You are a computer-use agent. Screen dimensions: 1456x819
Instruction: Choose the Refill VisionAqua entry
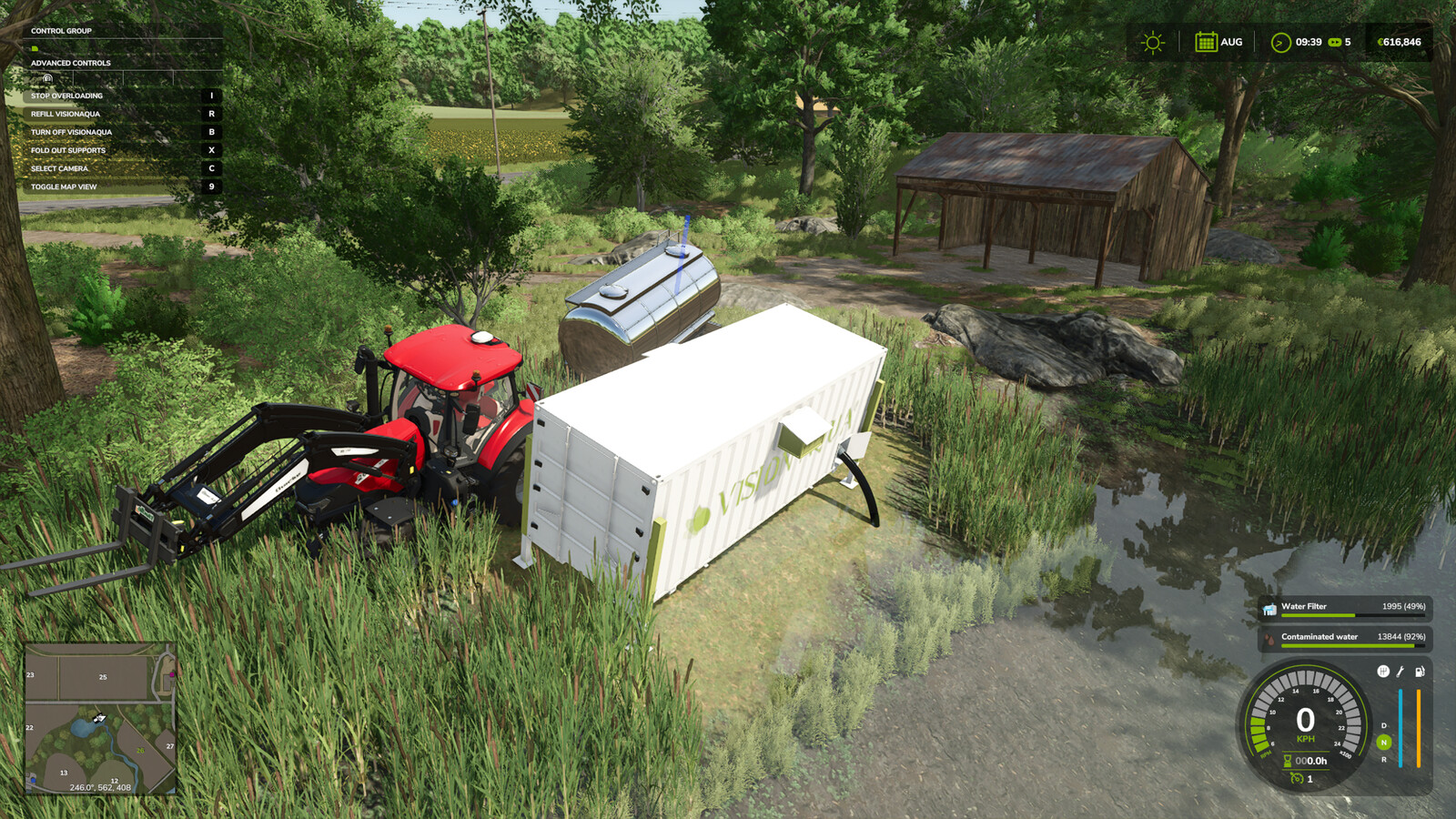tap(66, 114)
